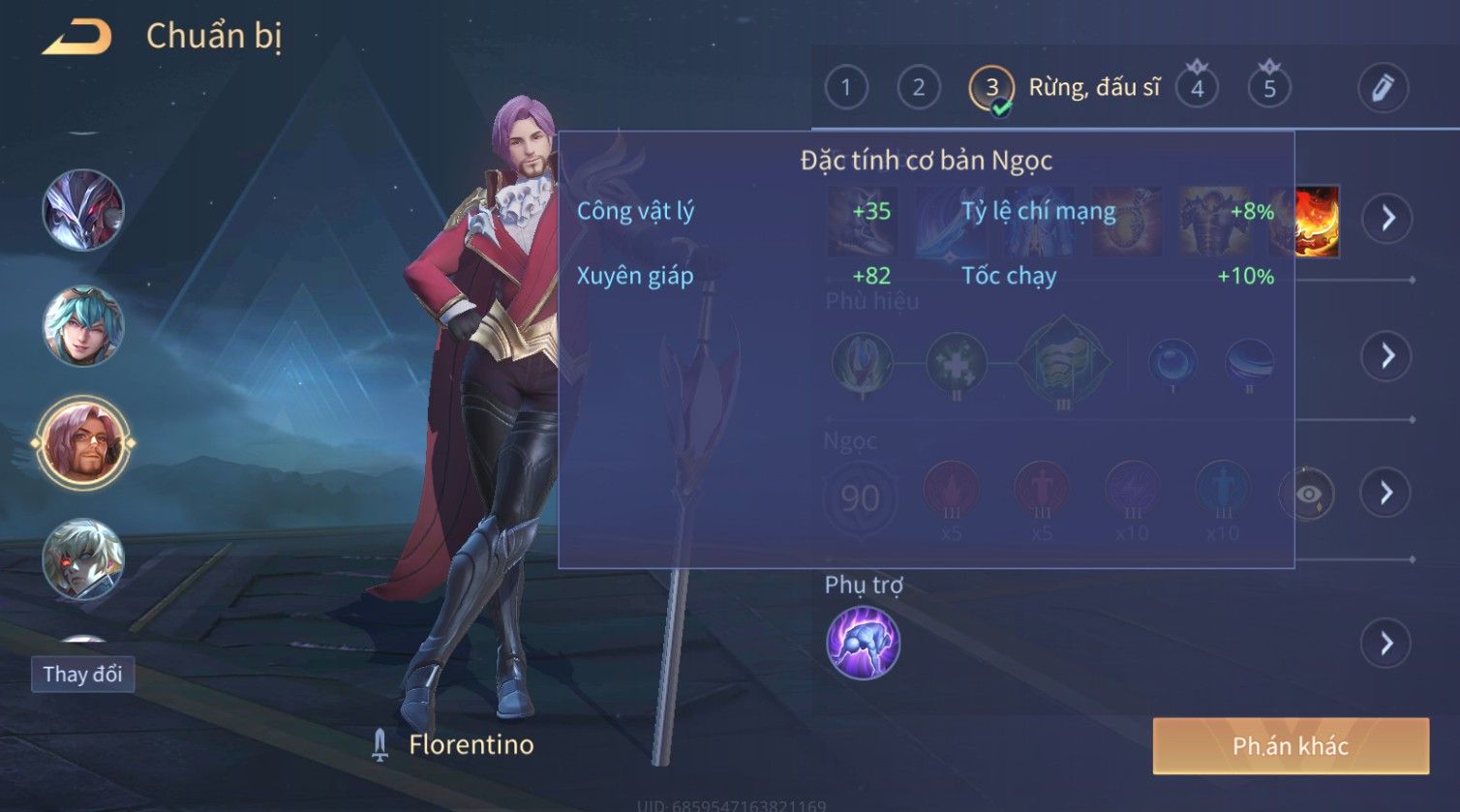The width and height of the screenshot is (1460, 812).
Task: Go back with the return arrow
Action: [77, 38]
